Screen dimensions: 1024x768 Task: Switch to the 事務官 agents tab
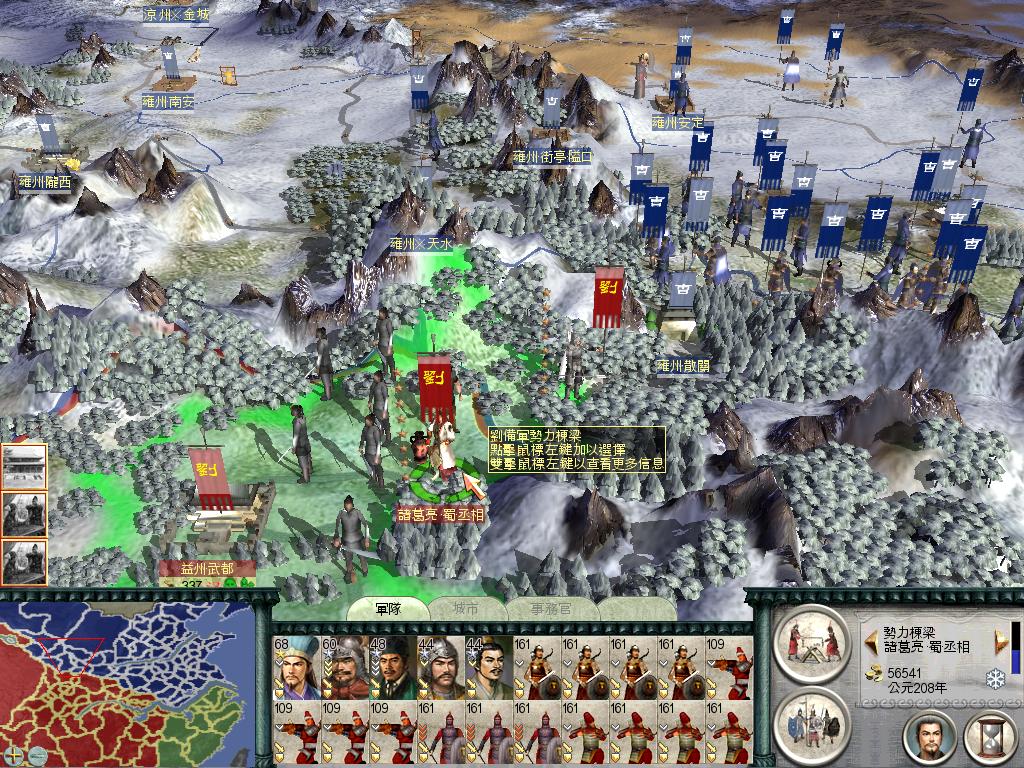click(x=552, y=607)
